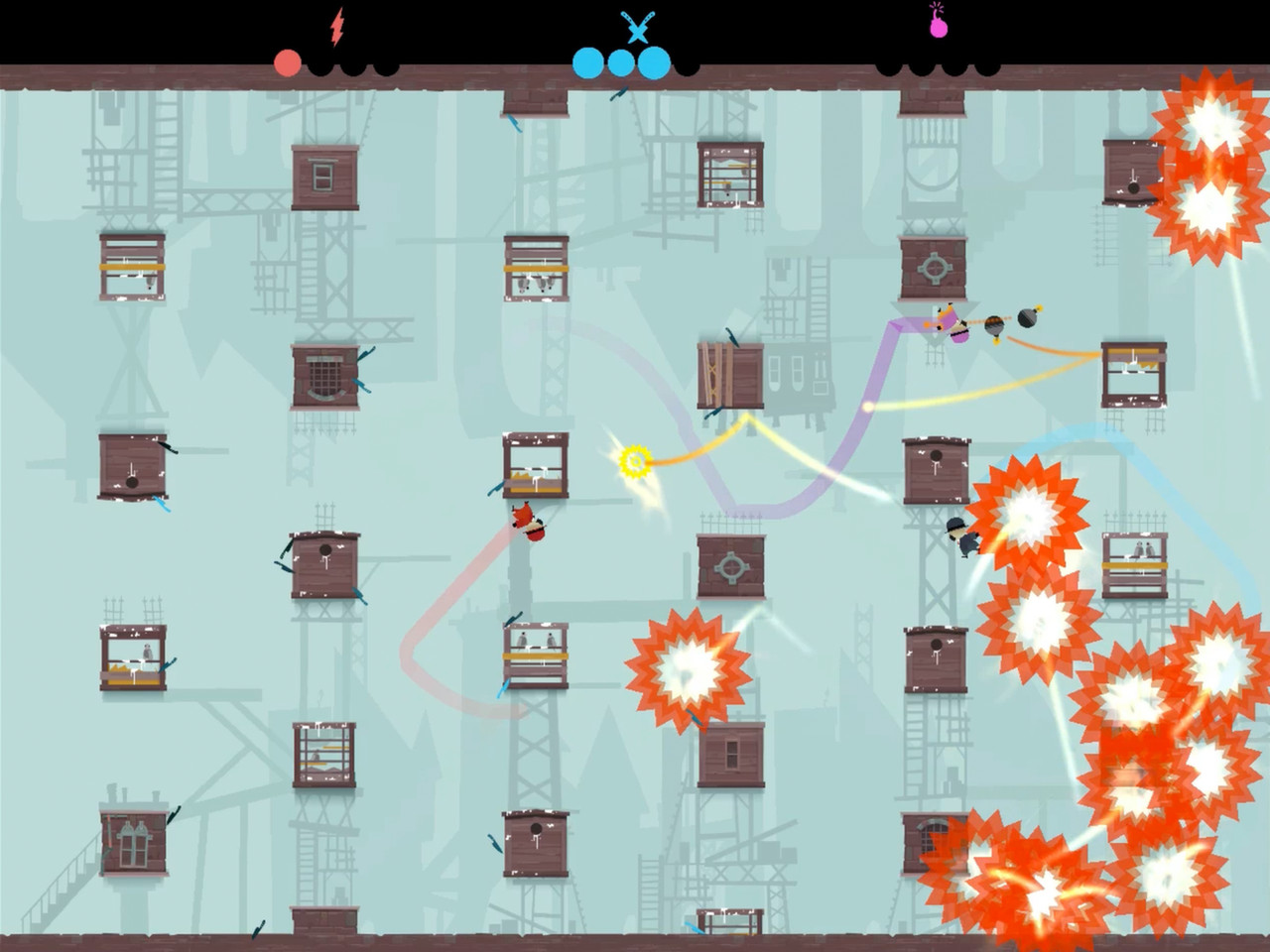Click the large explosion burst on the right
The height and width of the screenshot is (952, 1270).
pyautogui.click(x=1032, y=516)
